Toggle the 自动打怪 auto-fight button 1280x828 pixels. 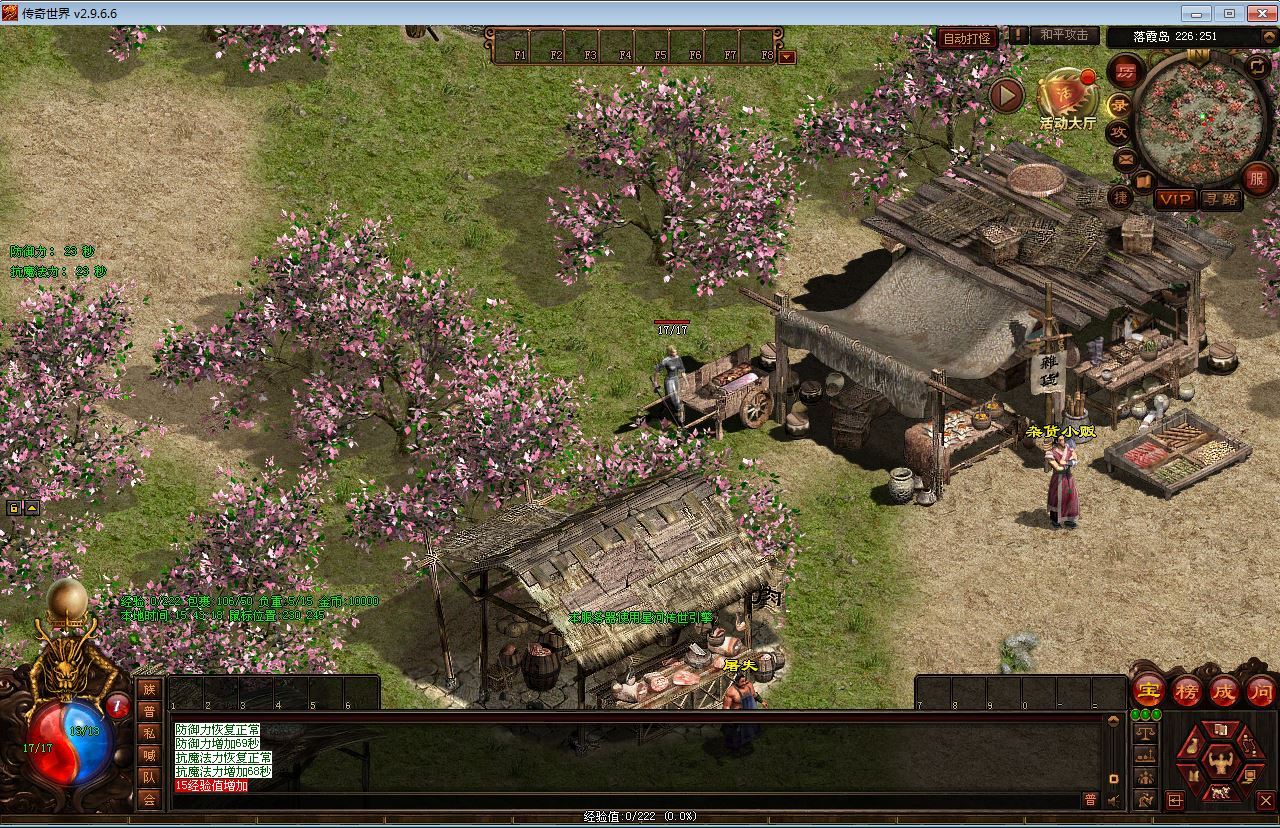pos(967,38)
